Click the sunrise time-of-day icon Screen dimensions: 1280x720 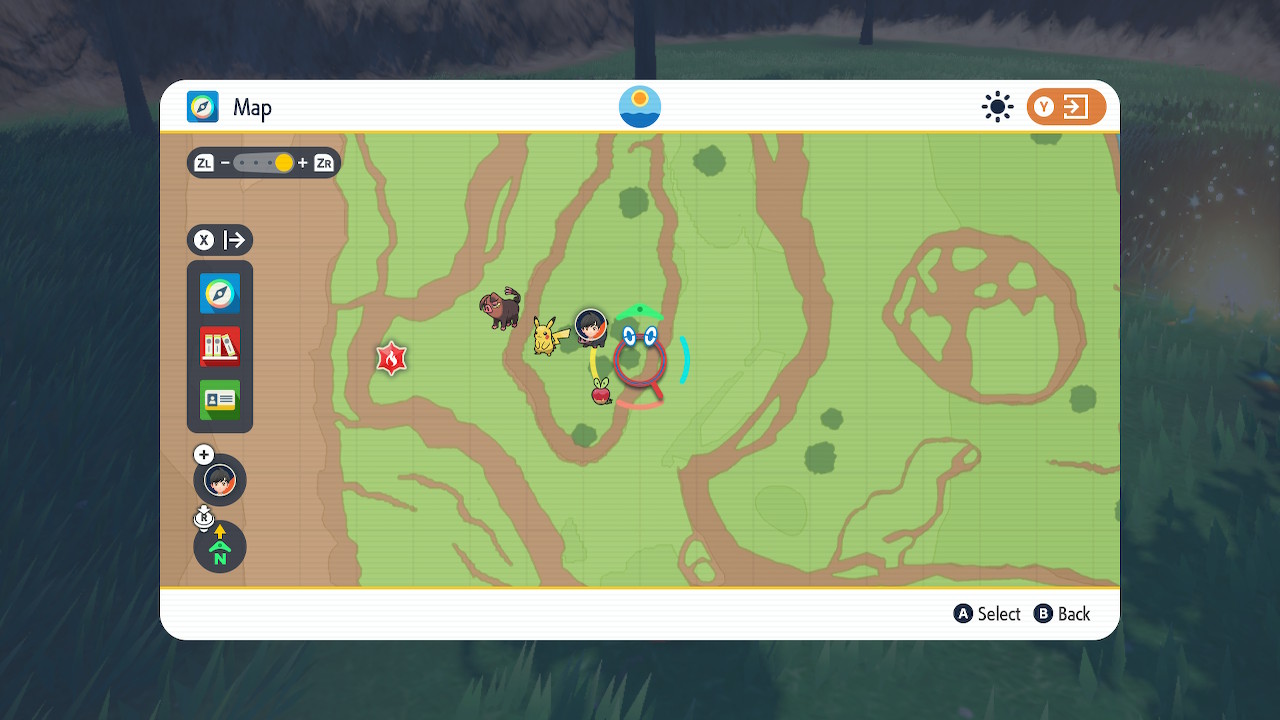[x=640, y=107]
